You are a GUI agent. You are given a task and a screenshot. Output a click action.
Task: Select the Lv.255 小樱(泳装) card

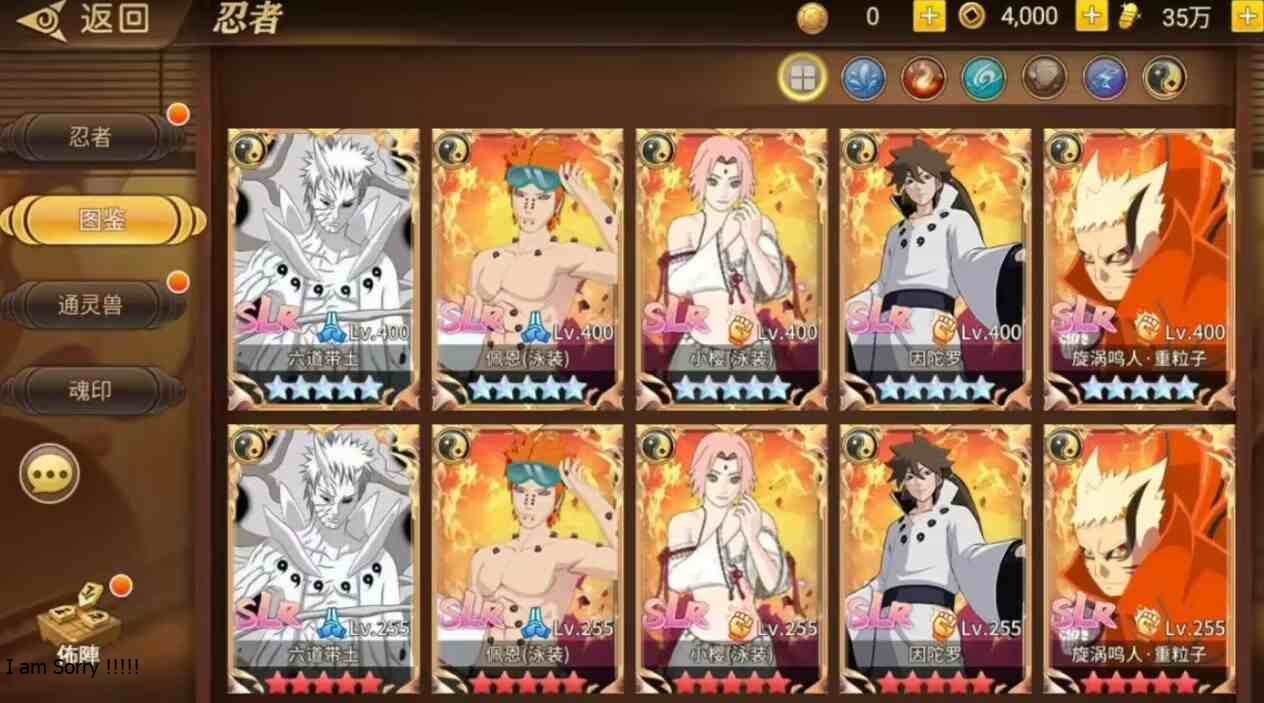[731, 560]
